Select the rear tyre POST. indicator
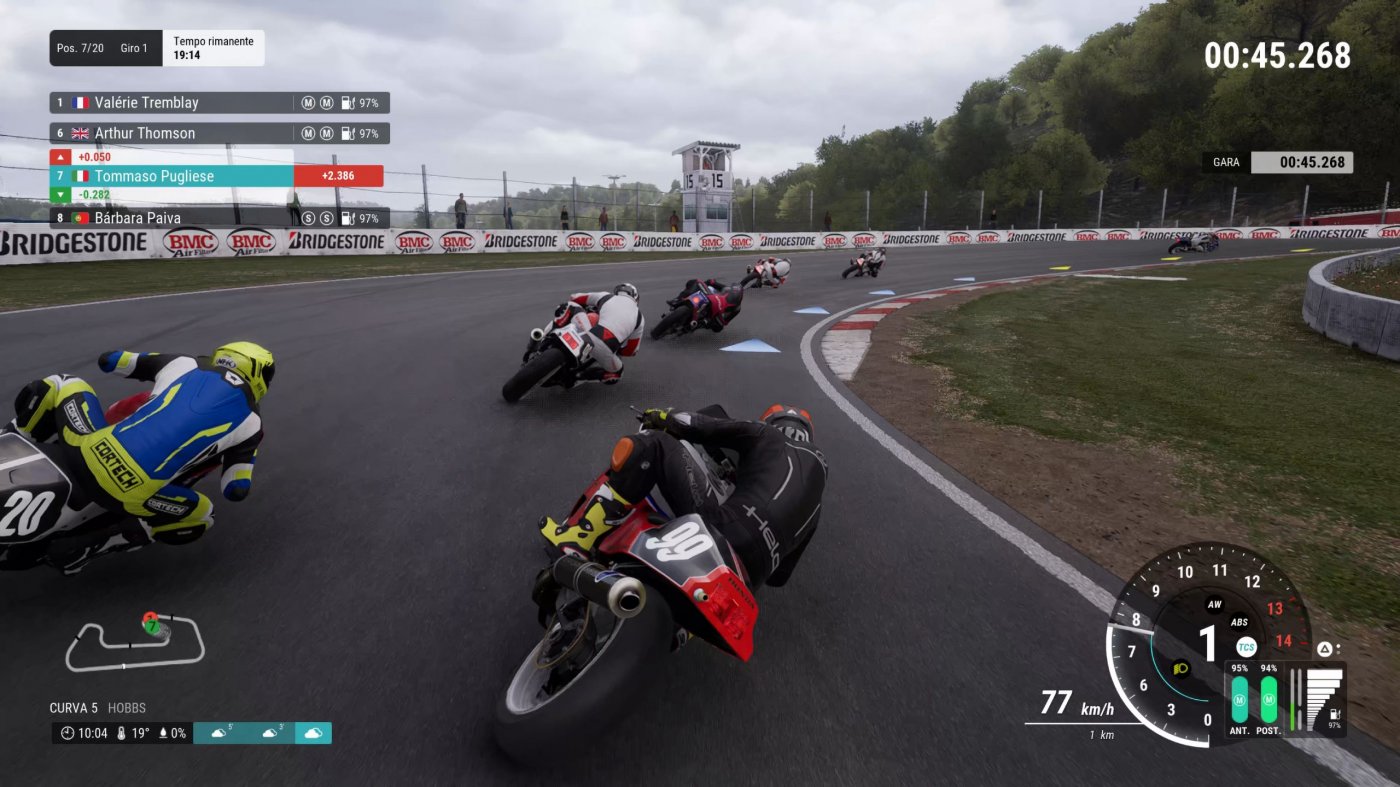Screen dimensions: 1400x787 (x=1269, y=699)
